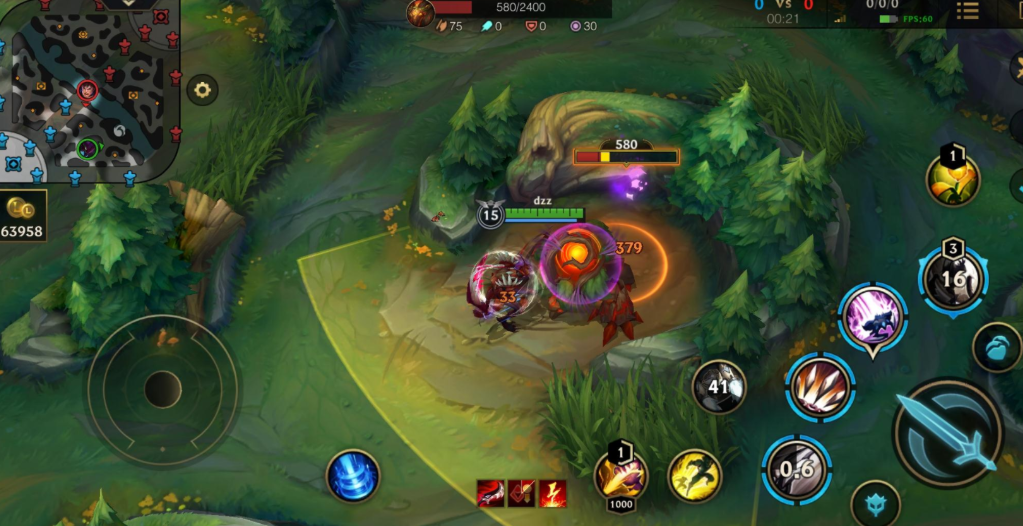Select the blue ward trinket button
Screen dimensions: 1023x526
pos(996,347)
